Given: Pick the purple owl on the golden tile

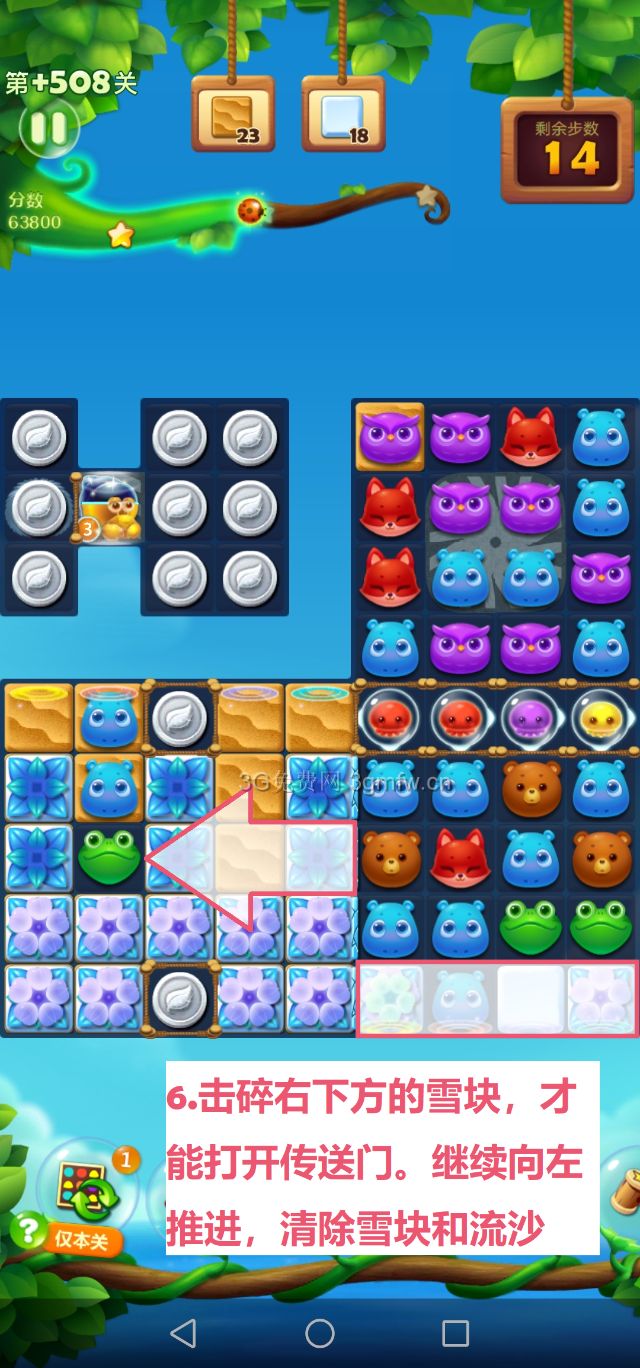Looking at the screenshot, I should pos(389,436).
